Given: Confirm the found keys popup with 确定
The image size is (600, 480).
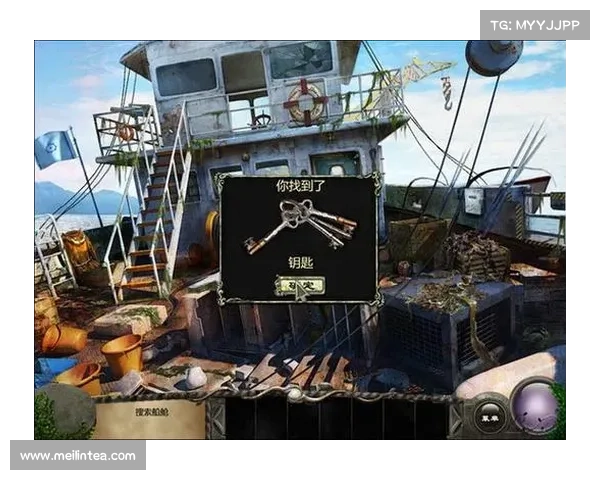Looking at the screenshot, I should pos(296,284).
